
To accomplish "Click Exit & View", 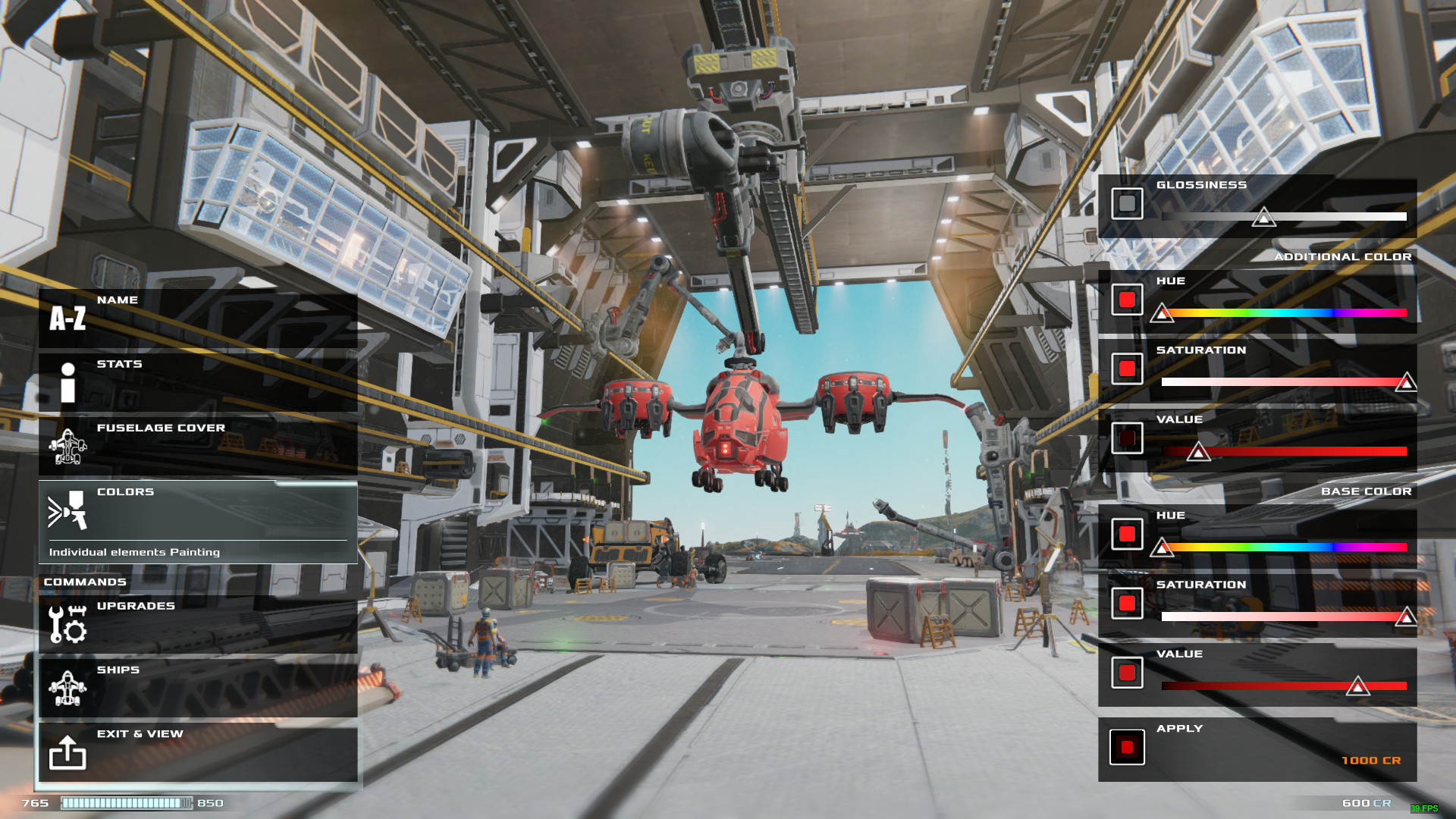I will 139,734.
